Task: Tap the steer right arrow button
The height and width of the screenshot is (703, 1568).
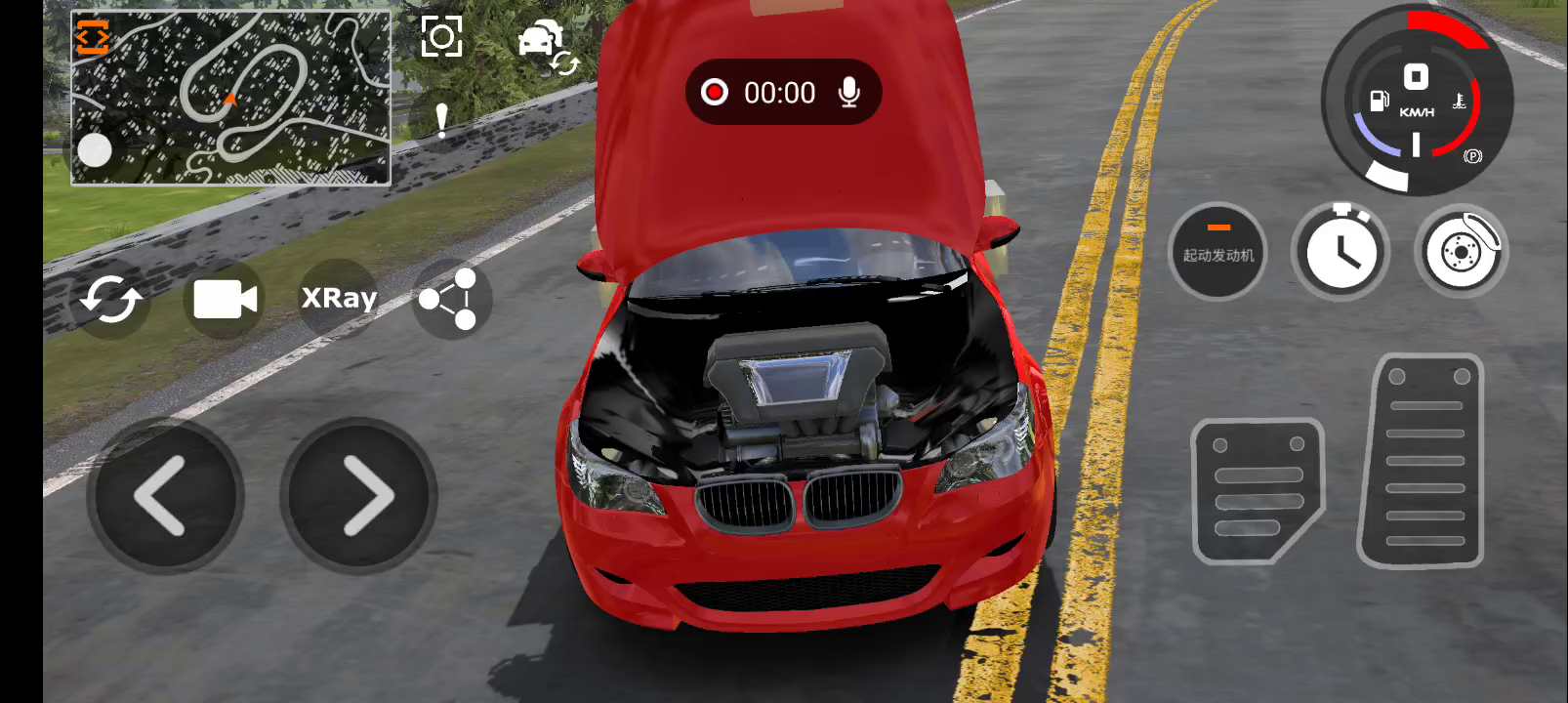Action: tap(359, 496)
